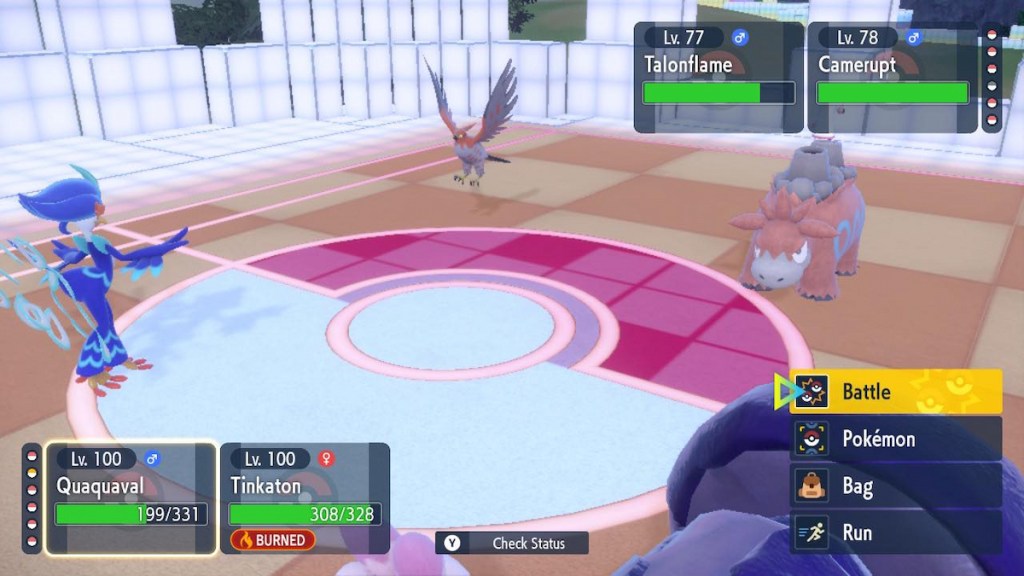
Task: Select Quaquaval's status panel
Action: [131, 498]
